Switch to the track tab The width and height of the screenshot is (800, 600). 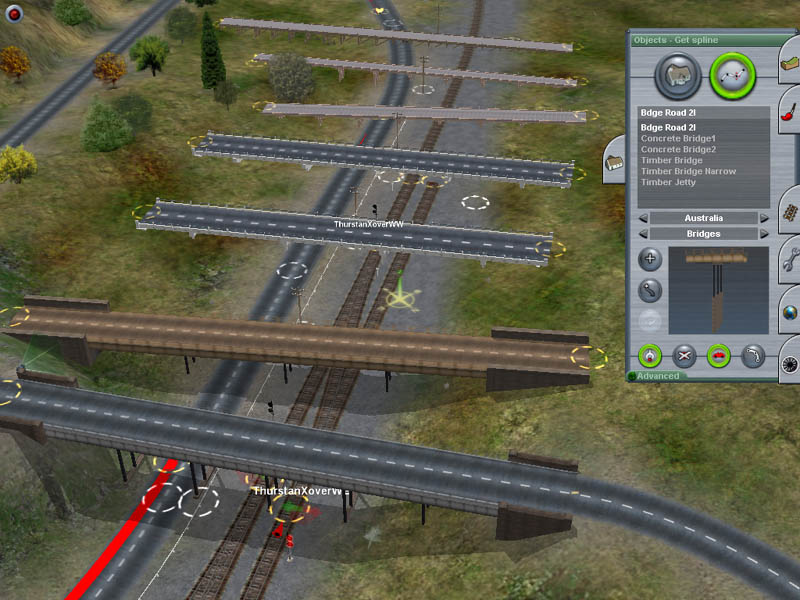(789, 213)
